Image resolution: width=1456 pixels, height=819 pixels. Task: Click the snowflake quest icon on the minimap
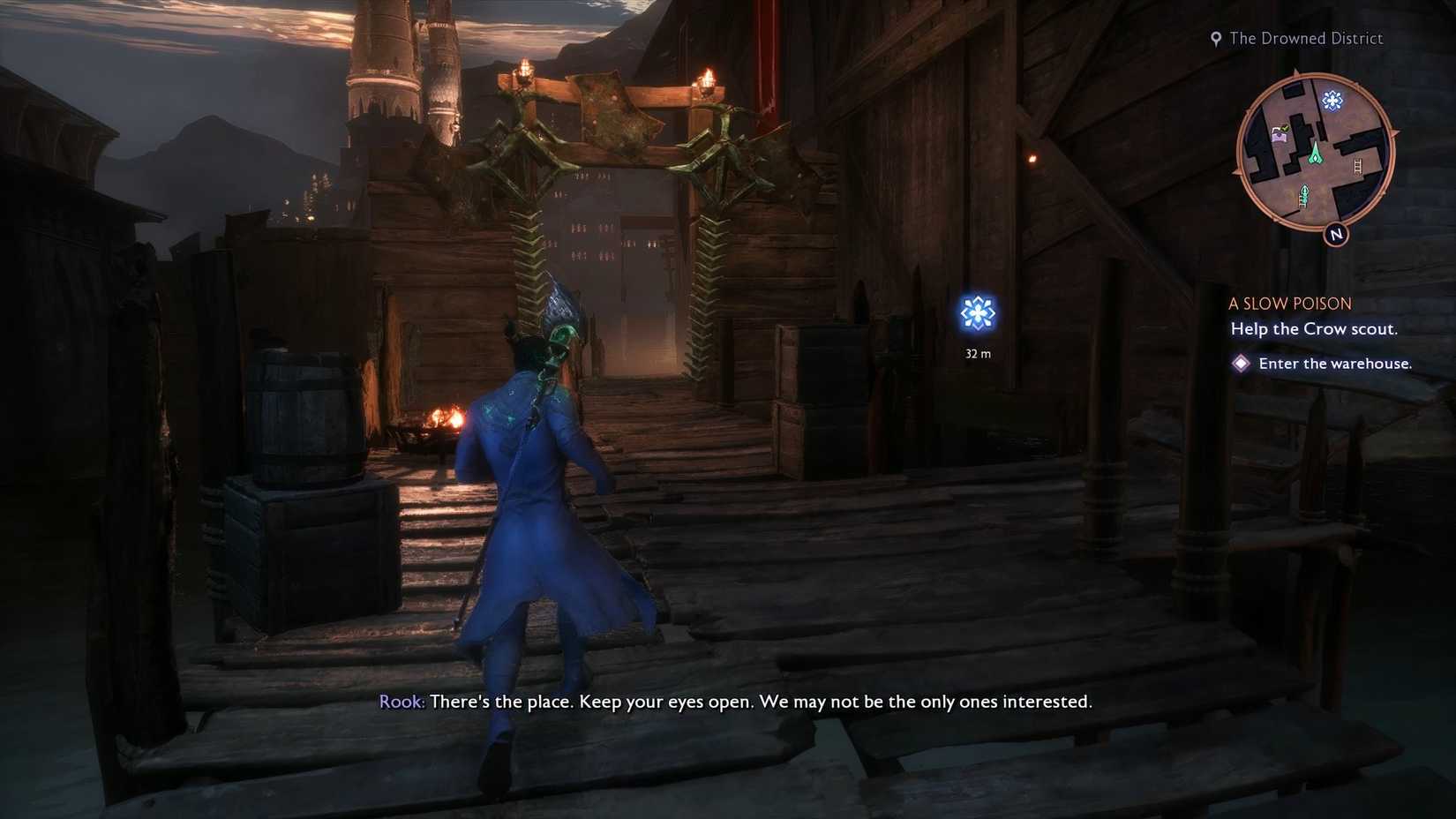[1332, 100]
